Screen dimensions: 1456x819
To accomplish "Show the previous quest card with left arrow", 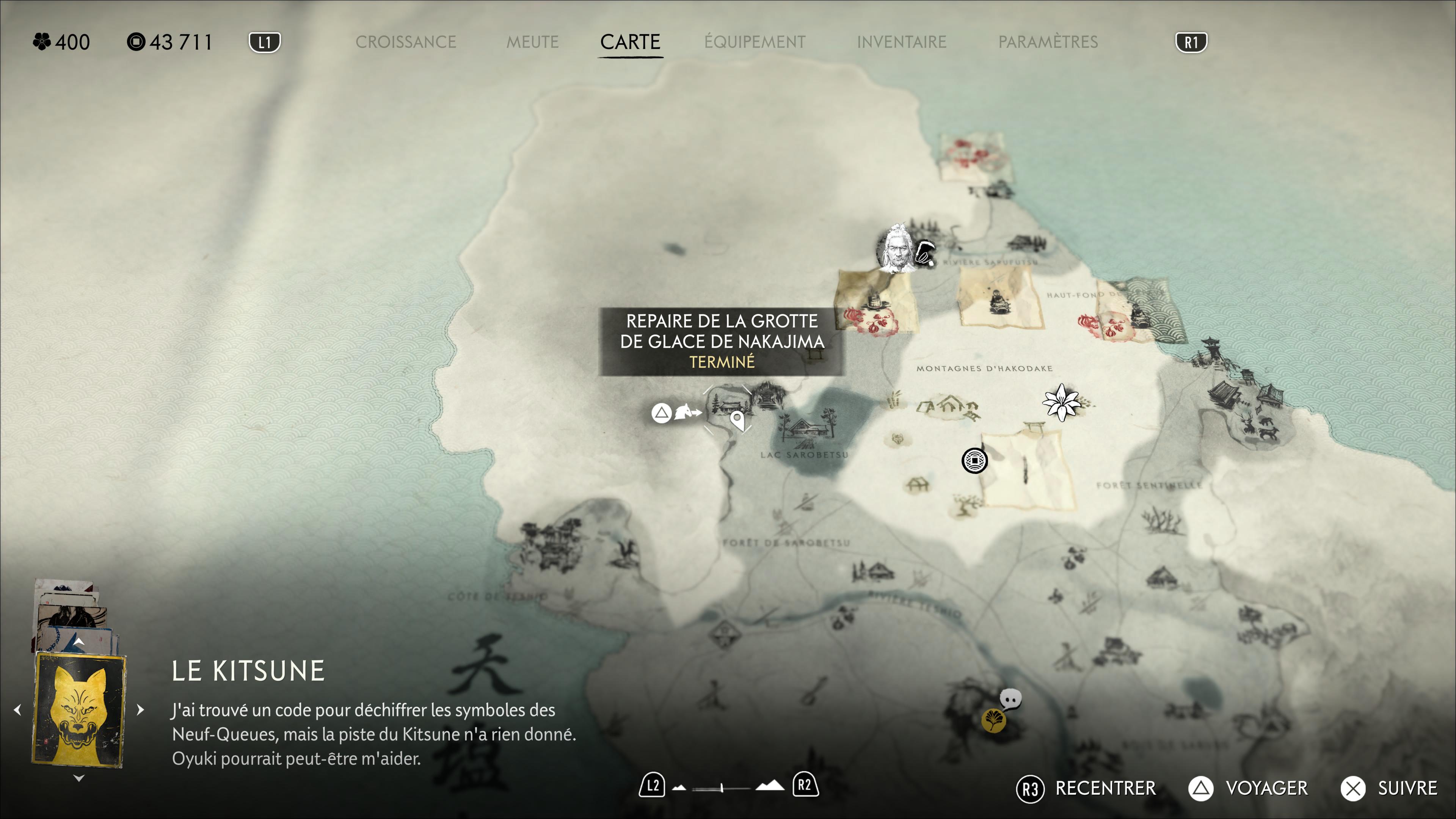I will coord(17,709).
